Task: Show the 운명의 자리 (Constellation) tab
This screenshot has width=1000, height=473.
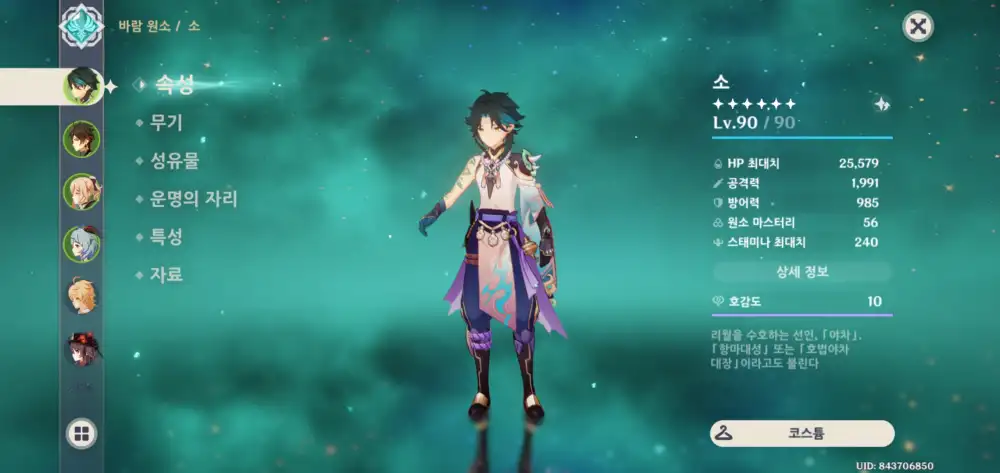Action: click(x=193, y=198)
